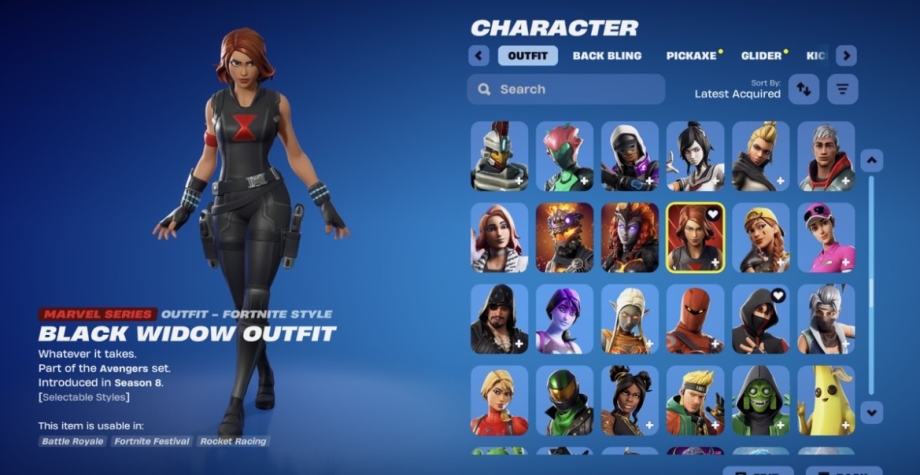920x475 pixels.
Task: Click the scroll-down arrow beside the outfit grid
Action: click(871, 410)
